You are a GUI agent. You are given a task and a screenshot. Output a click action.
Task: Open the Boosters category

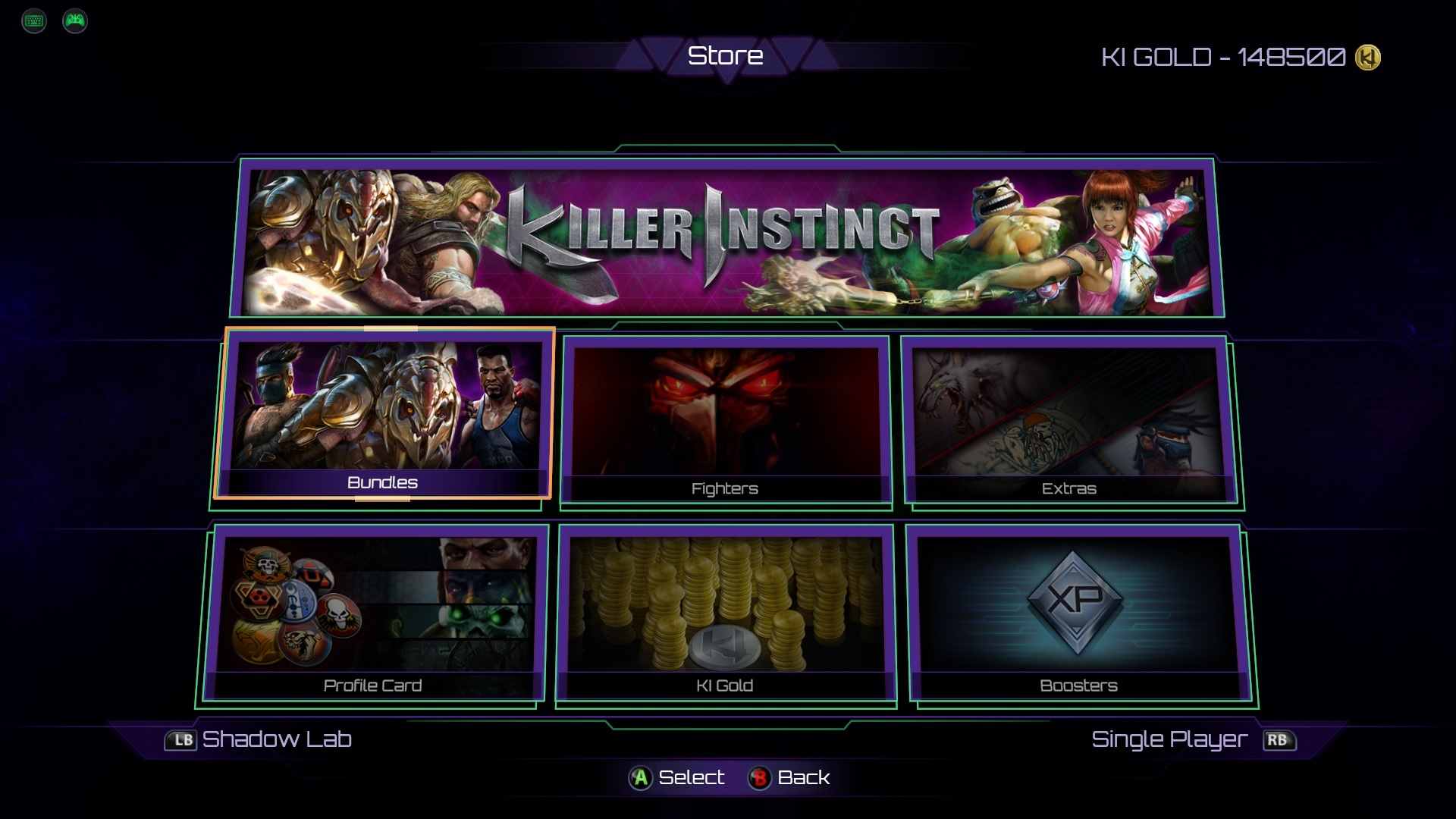[1078, 614]
